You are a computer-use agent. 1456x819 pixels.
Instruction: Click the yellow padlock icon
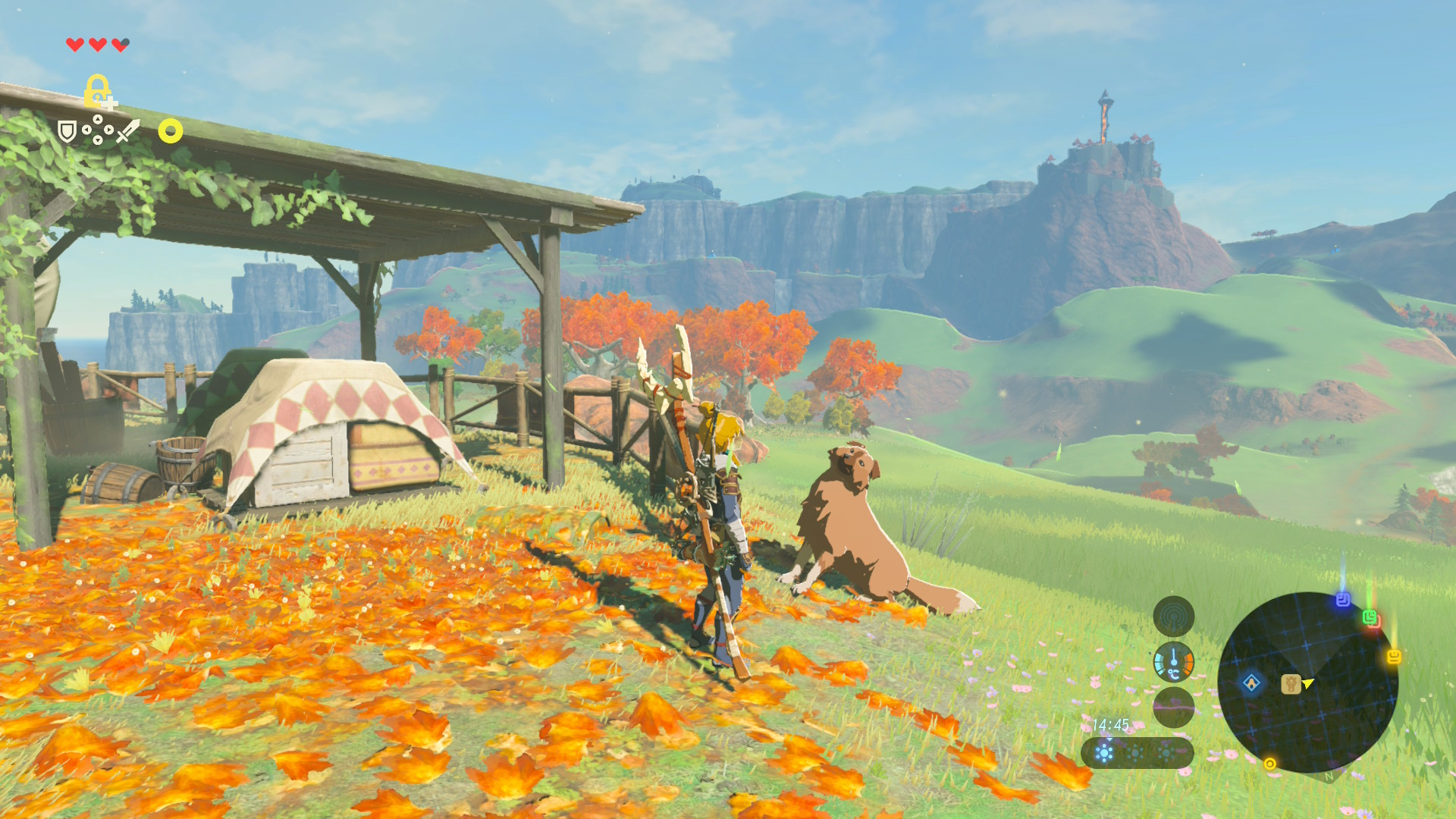98,91
